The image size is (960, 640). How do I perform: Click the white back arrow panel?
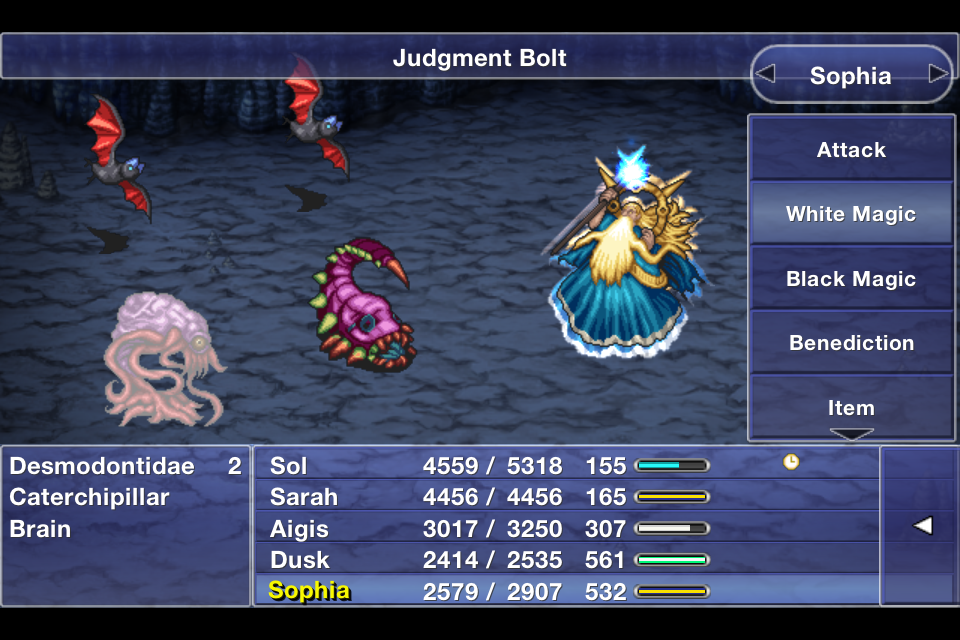(x=919, y=526)
